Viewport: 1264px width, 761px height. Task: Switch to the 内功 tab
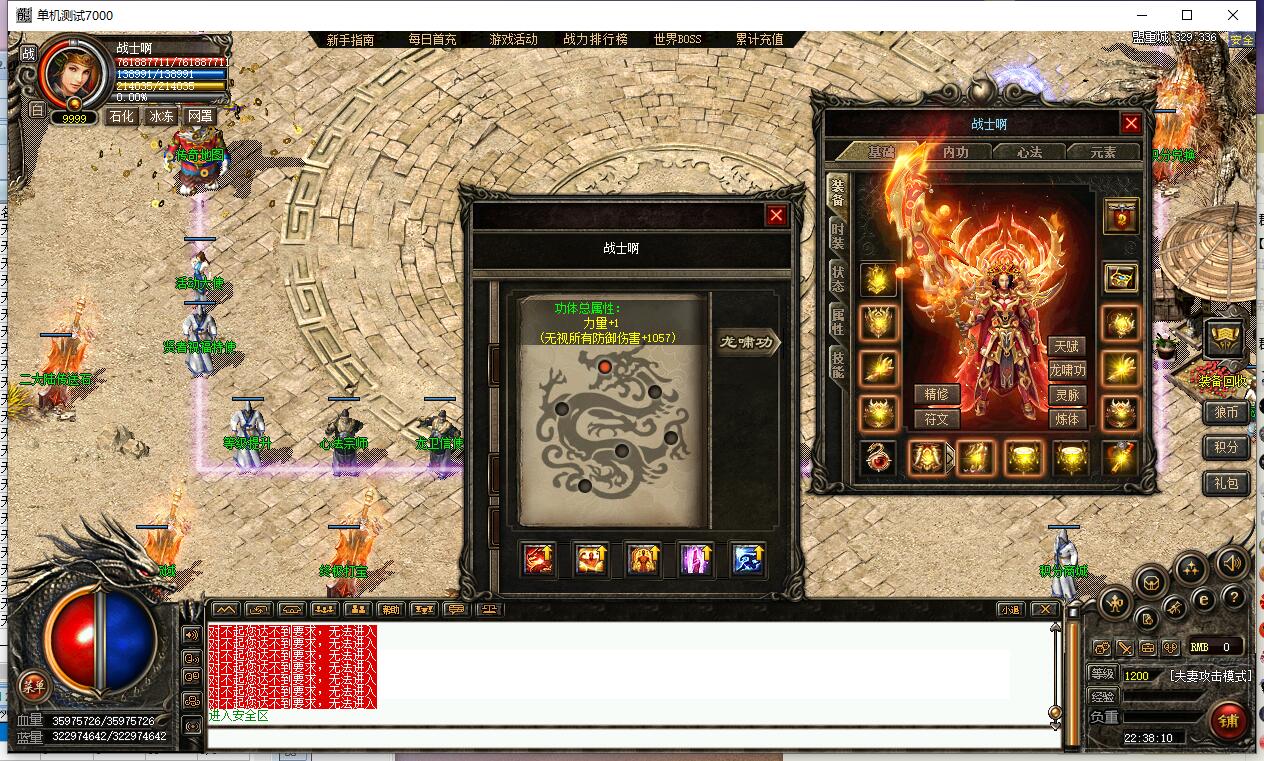click(956, 152)
